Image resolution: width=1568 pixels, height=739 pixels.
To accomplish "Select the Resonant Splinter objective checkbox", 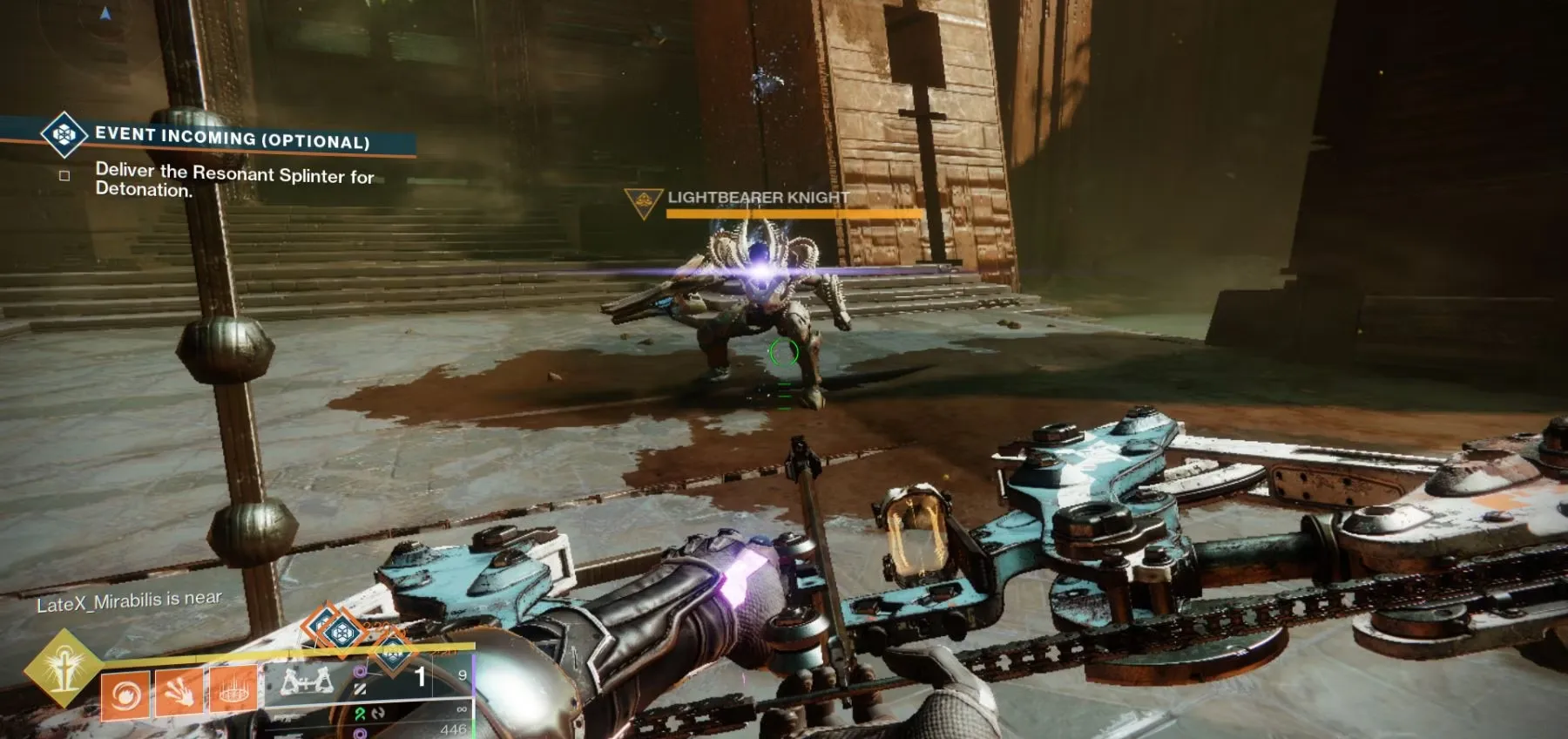I will [x=64, y=175].
